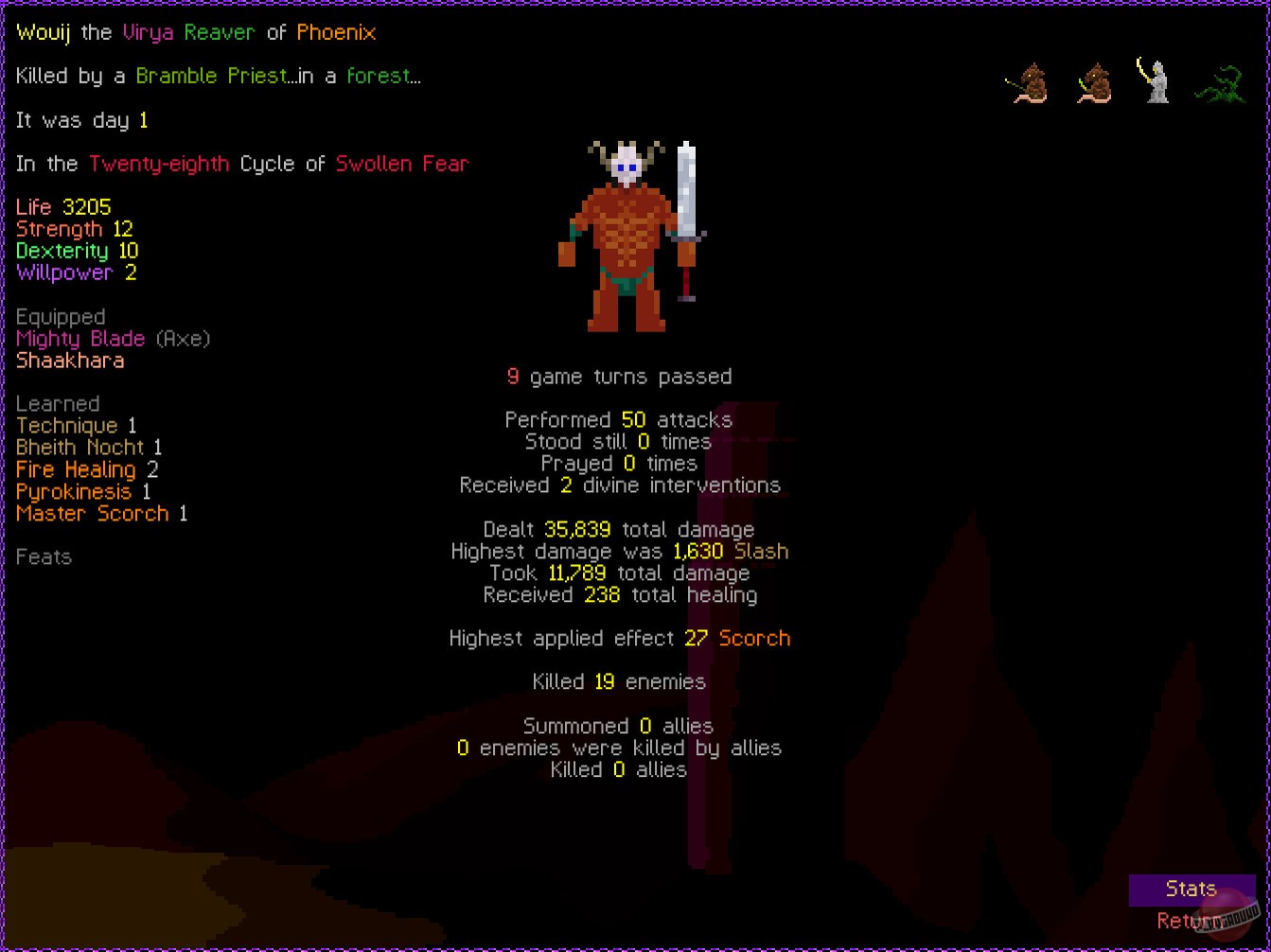This screenshot has width=1271, height=952.
Task: Expand the Feats section
Action: [44, 557]
